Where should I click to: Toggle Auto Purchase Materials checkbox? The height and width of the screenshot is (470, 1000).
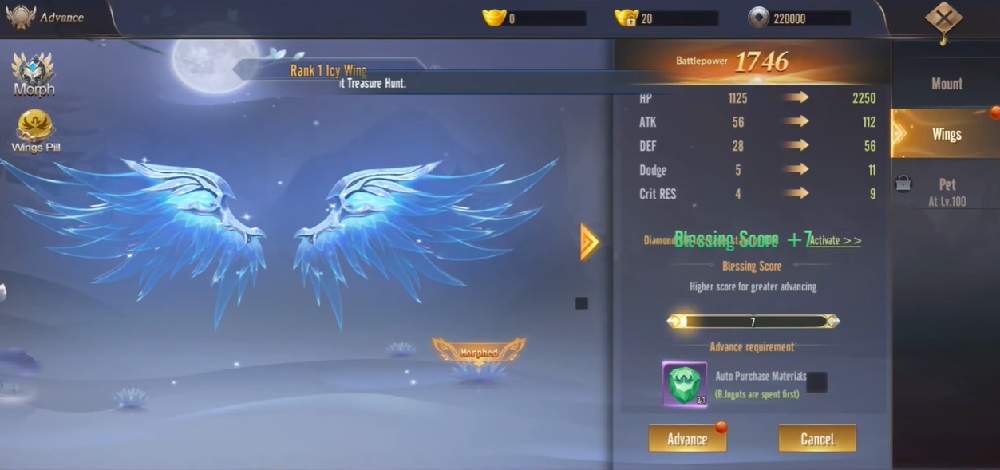[817, 382]
